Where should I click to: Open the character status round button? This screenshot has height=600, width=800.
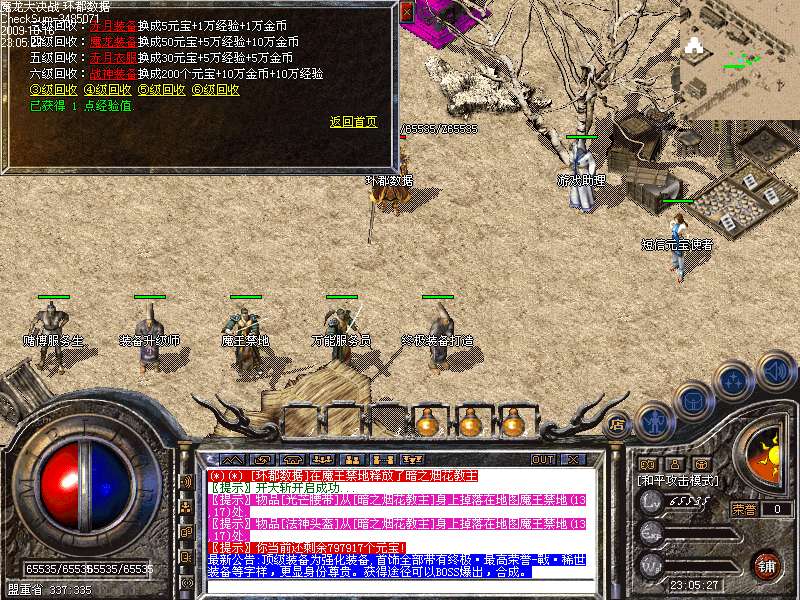coord(653,419)
